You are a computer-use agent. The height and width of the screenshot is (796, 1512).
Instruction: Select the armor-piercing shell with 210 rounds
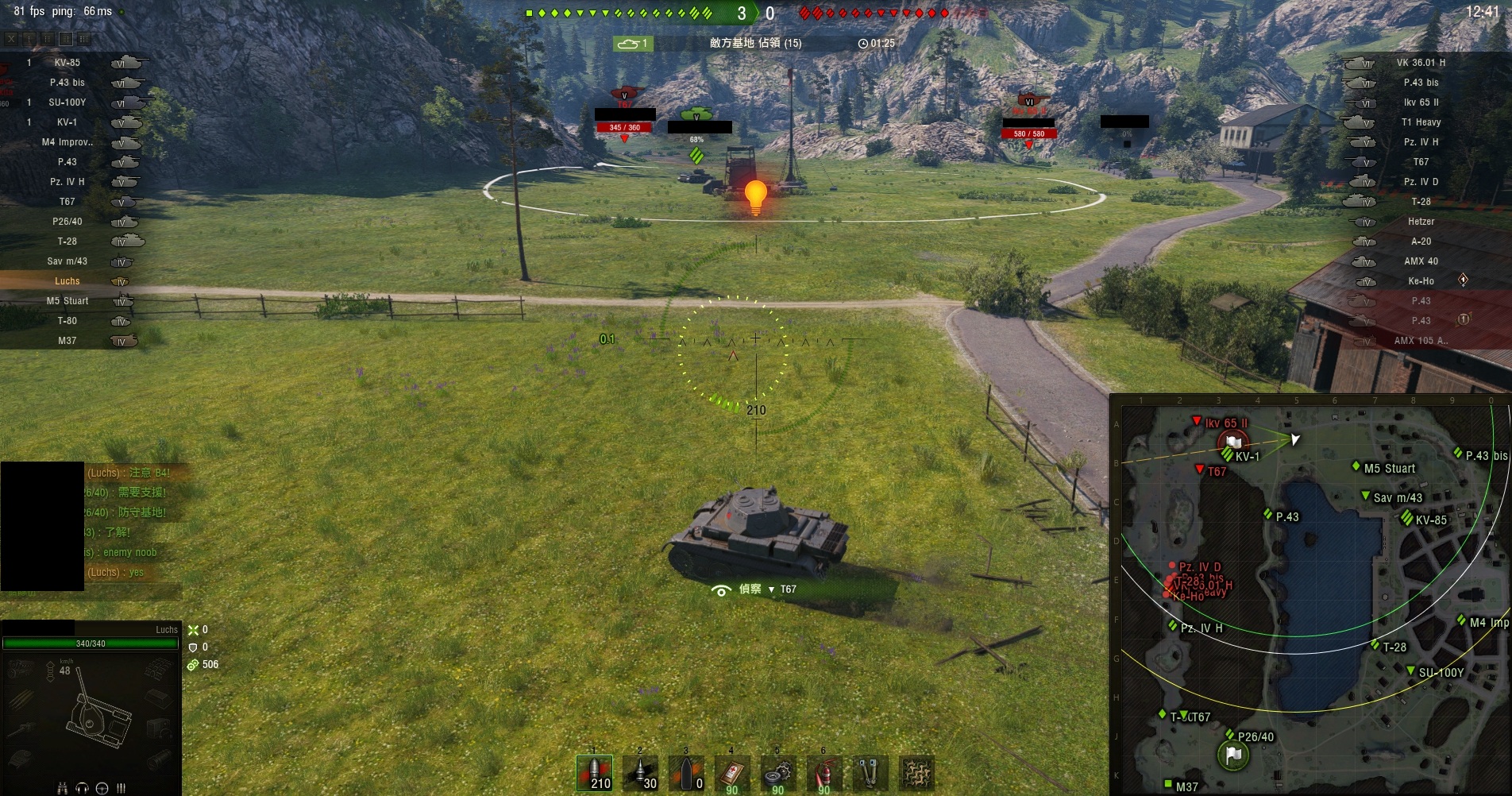tap(594, 773)
